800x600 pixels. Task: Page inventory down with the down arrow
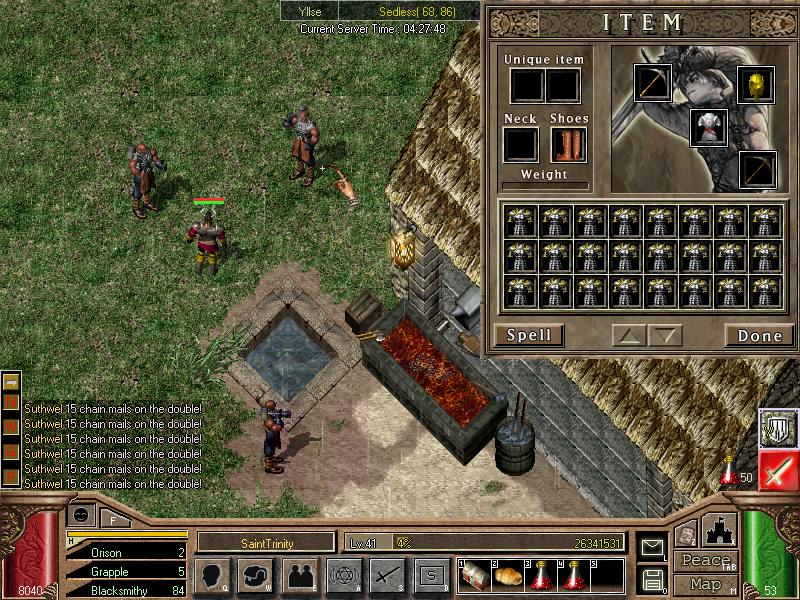(666, 336)
